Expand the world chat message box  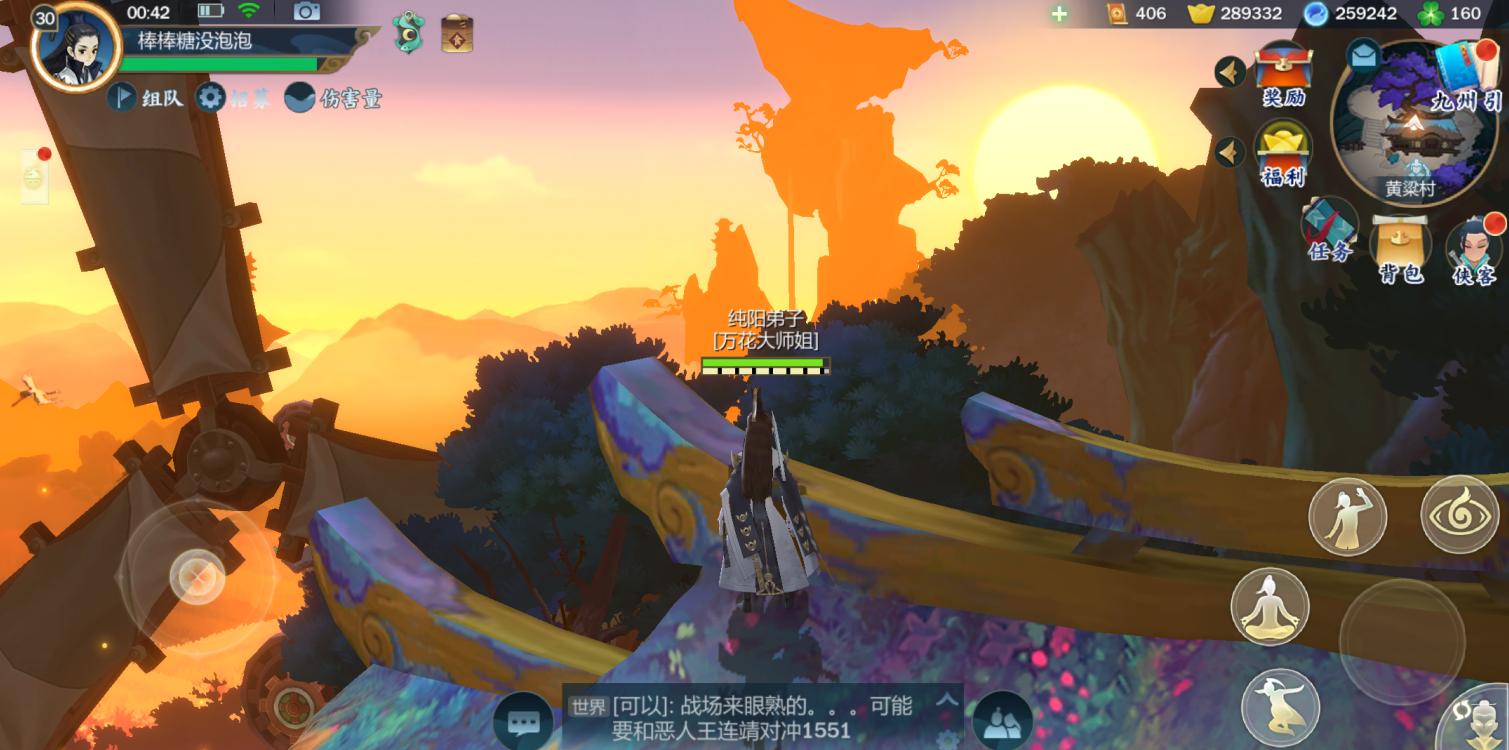(x=945, y=701)
